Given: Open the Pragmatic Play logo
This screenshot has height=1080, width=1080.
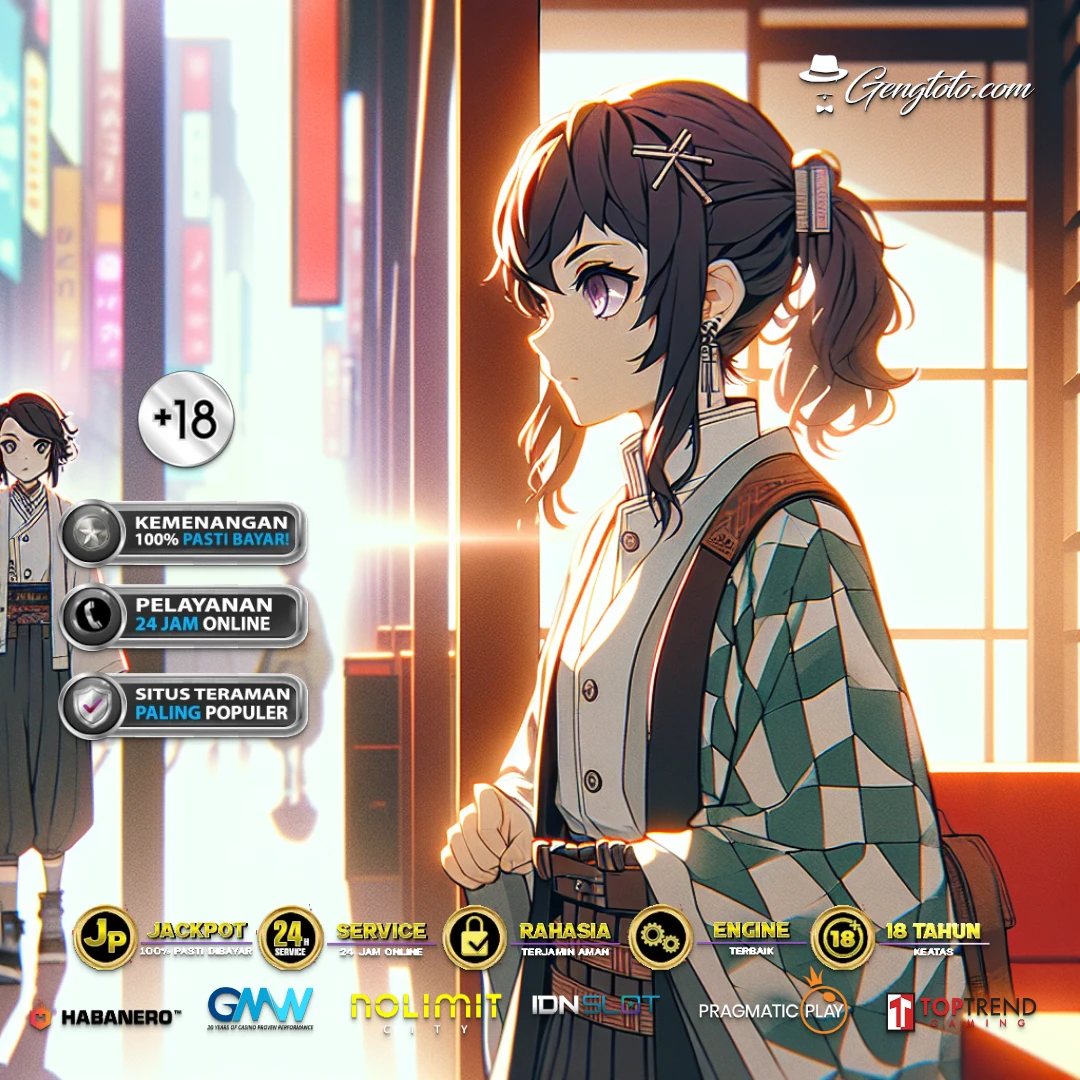Looking at the screenshot, I should point(772,1008).
